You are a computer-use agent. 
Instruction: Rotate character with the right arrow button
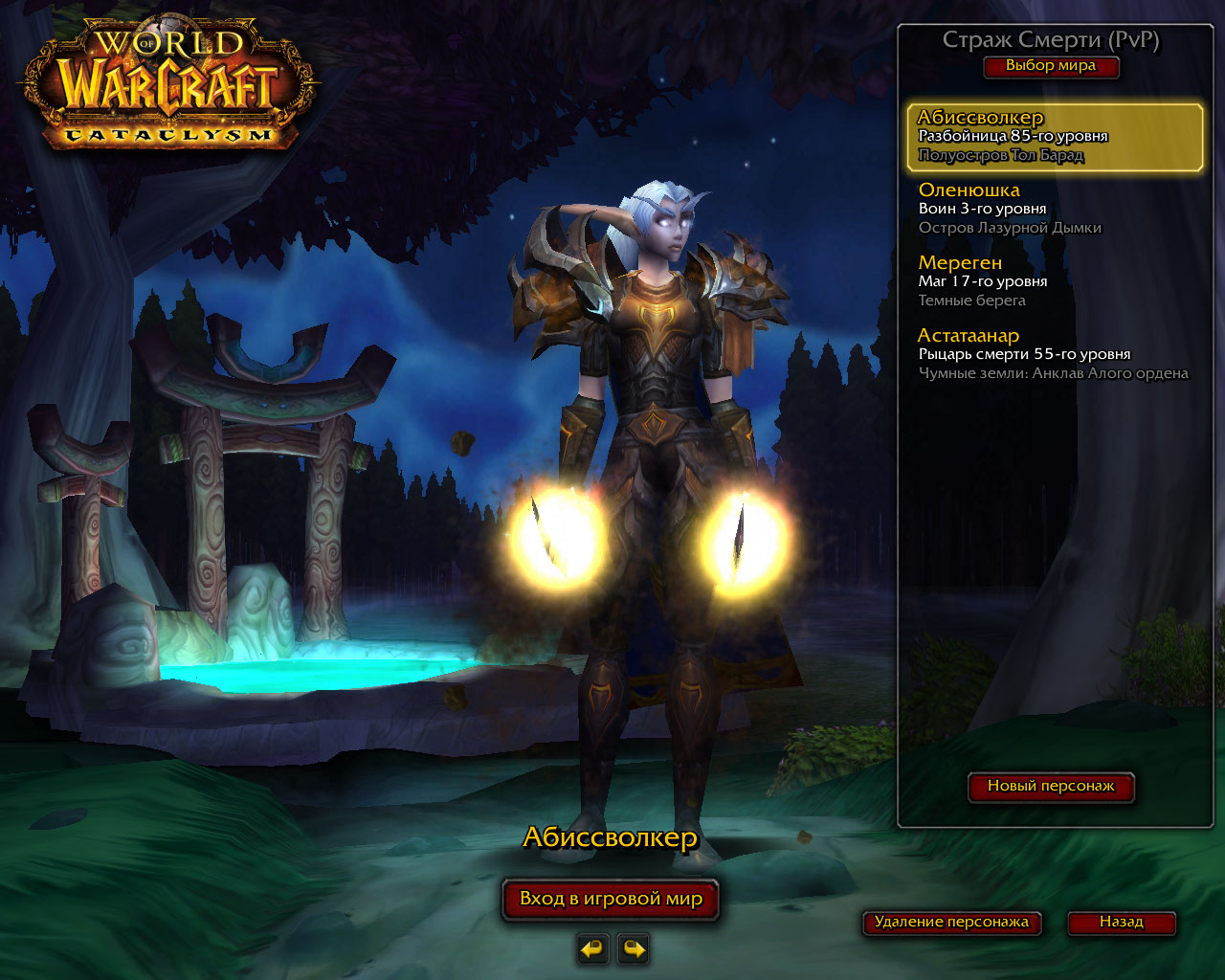[634, 949]
